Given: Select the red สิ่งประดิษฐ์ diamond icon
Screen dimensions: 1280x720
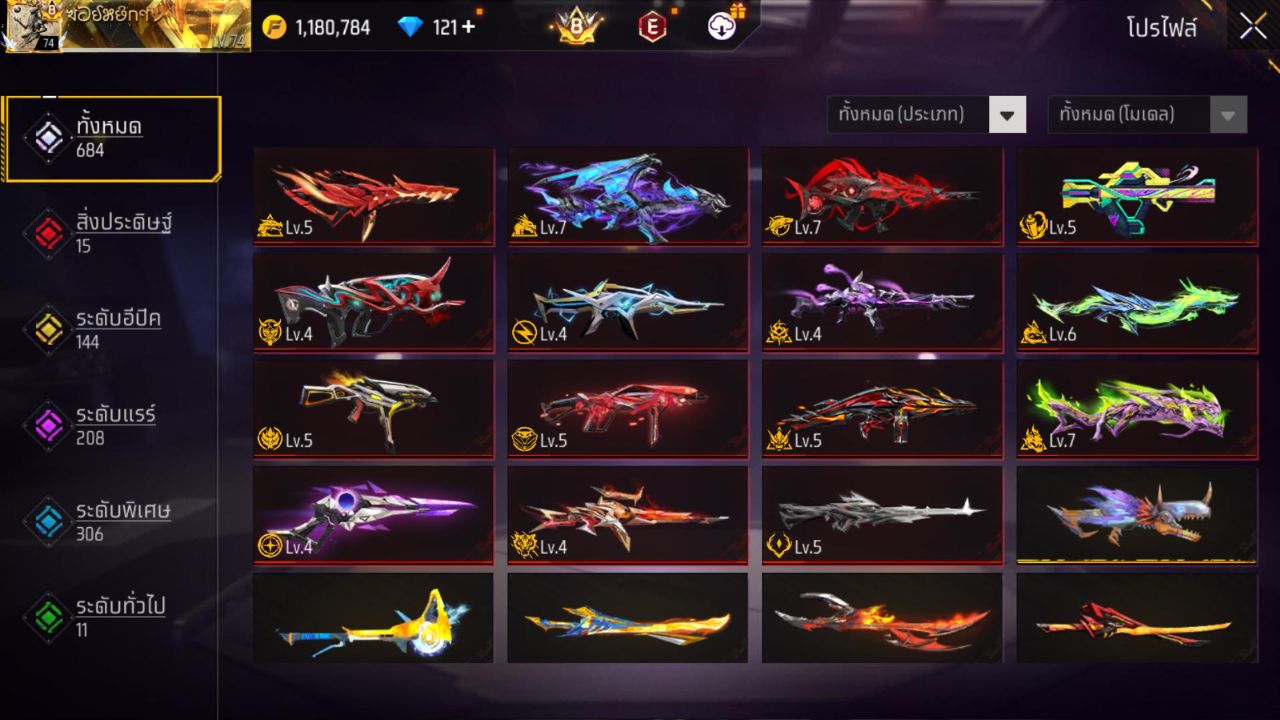Looking at the screenshot, I should [x=48, y=232].
